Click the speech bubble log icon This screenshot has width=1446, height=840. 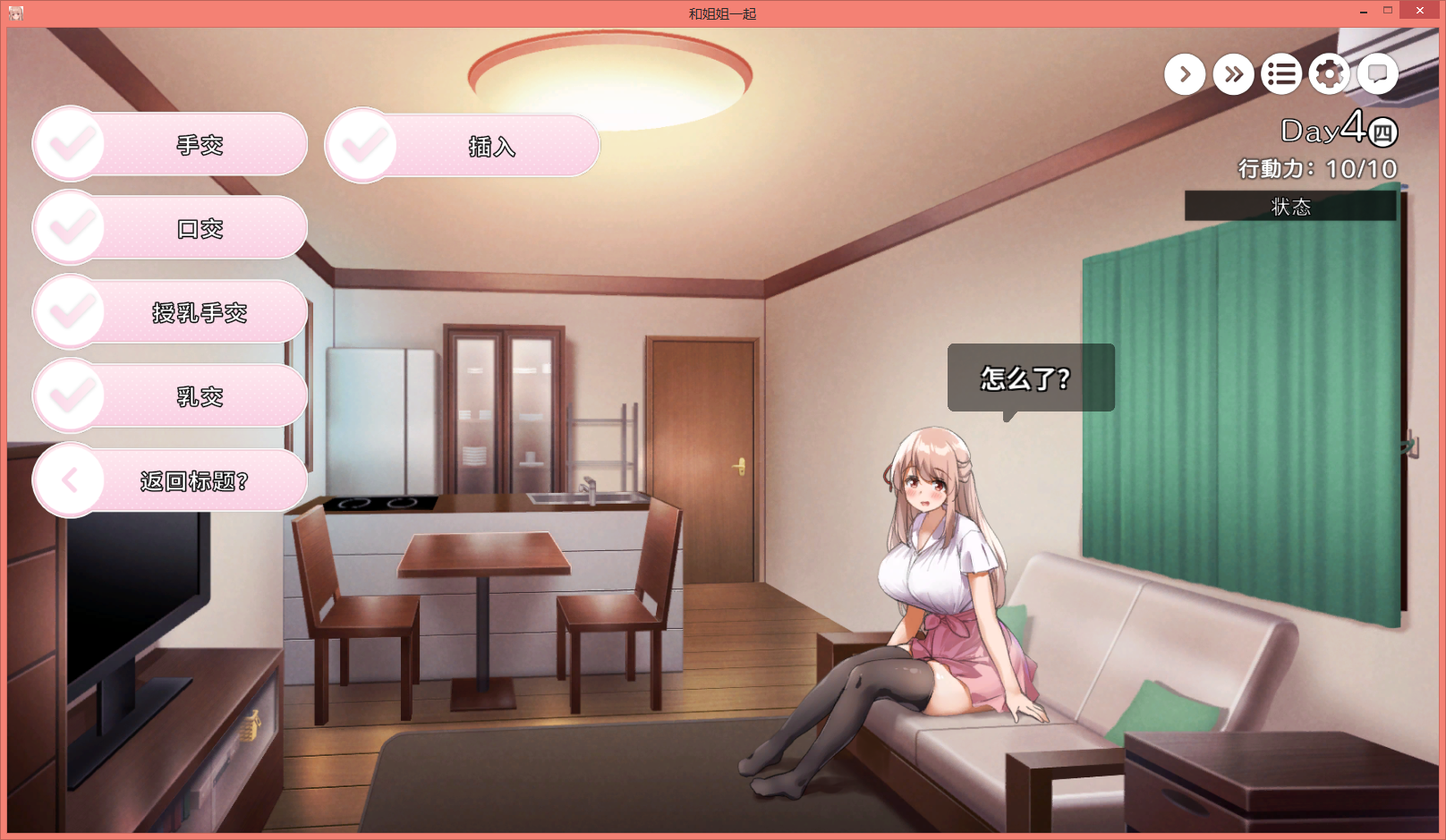point(1378,74)
